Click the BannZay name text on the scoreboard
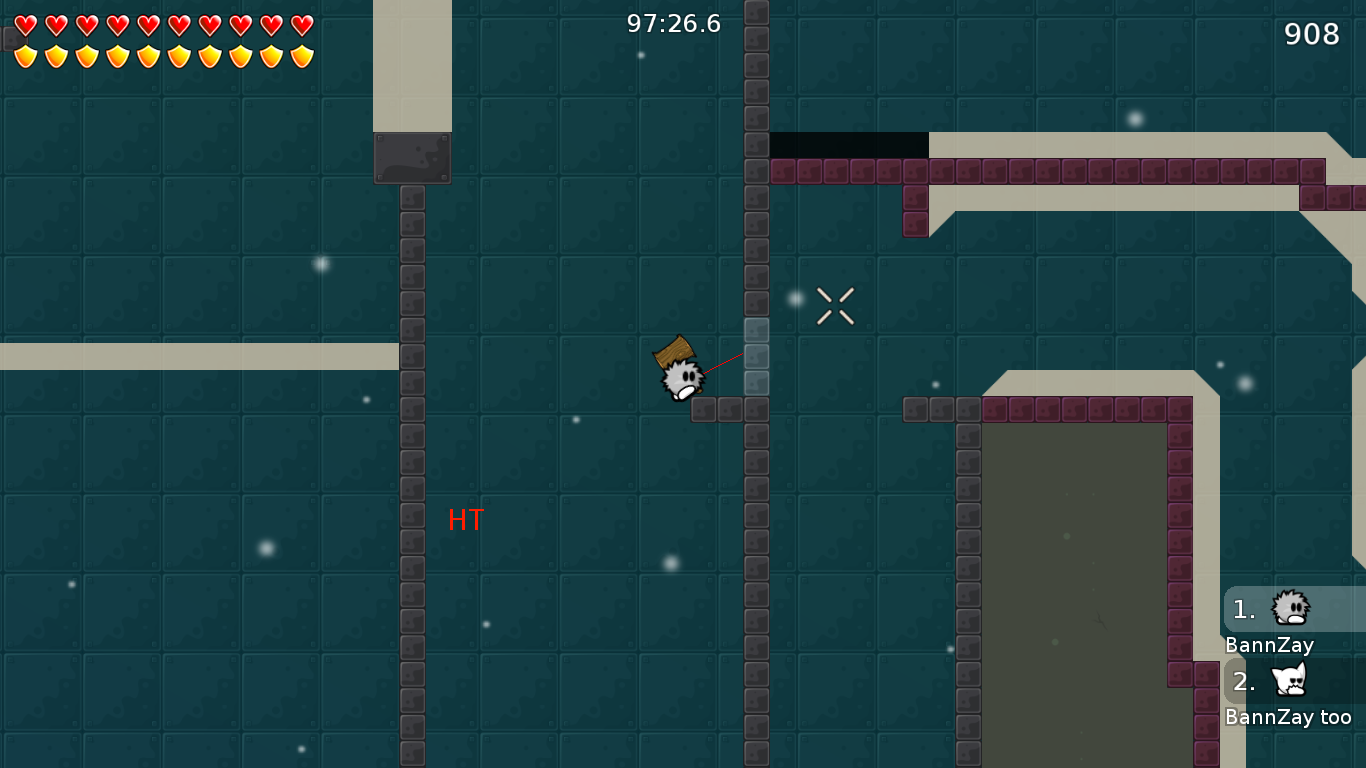The height and width of the screenshot is (768, 1366). click(1270, 645)
